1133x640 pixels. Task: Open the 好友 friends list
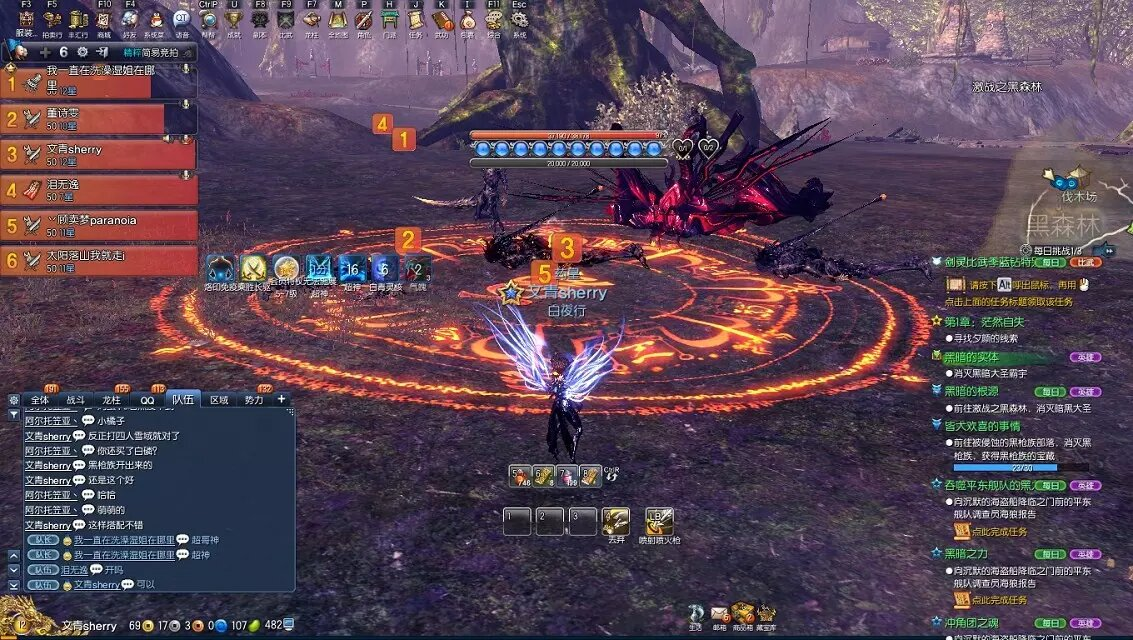(129, 21)
